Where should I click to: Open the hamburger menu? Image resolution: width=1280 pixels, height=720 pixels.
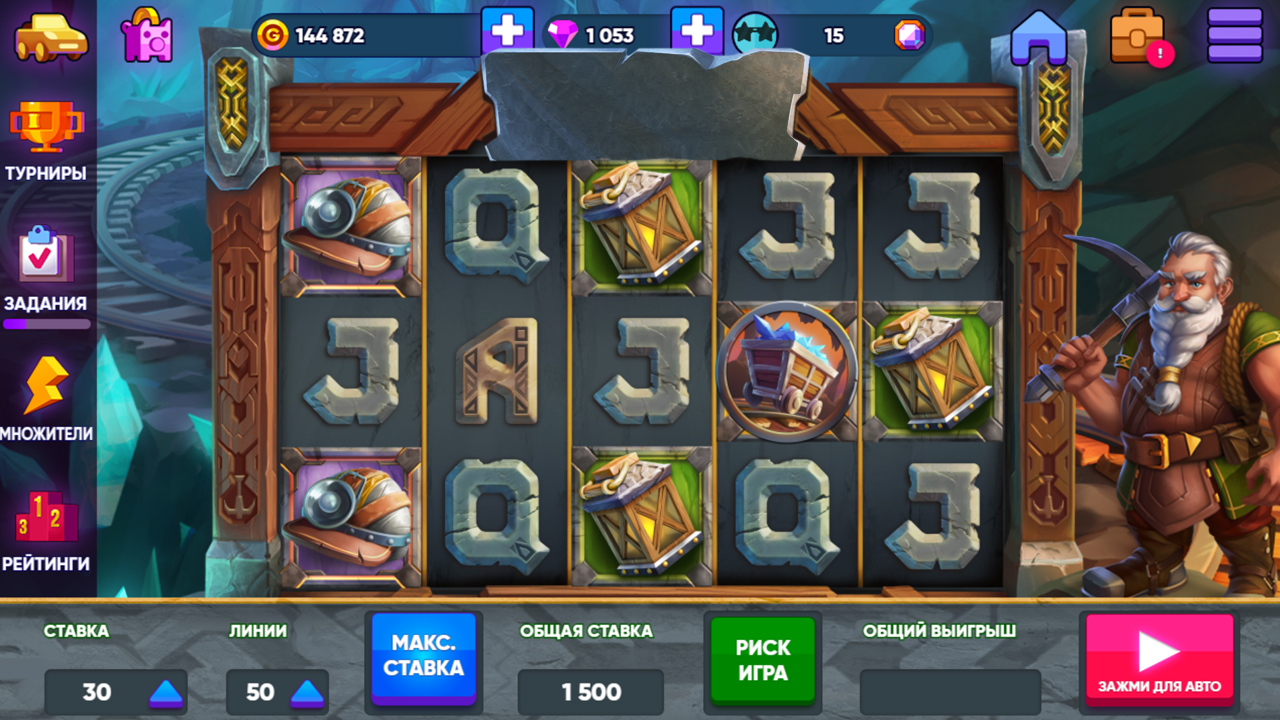[1234, 32]
